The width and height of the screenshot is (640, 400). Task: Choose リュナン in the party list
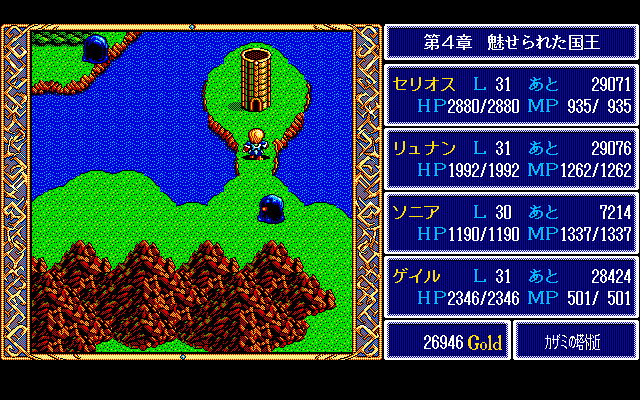[511, 159]
